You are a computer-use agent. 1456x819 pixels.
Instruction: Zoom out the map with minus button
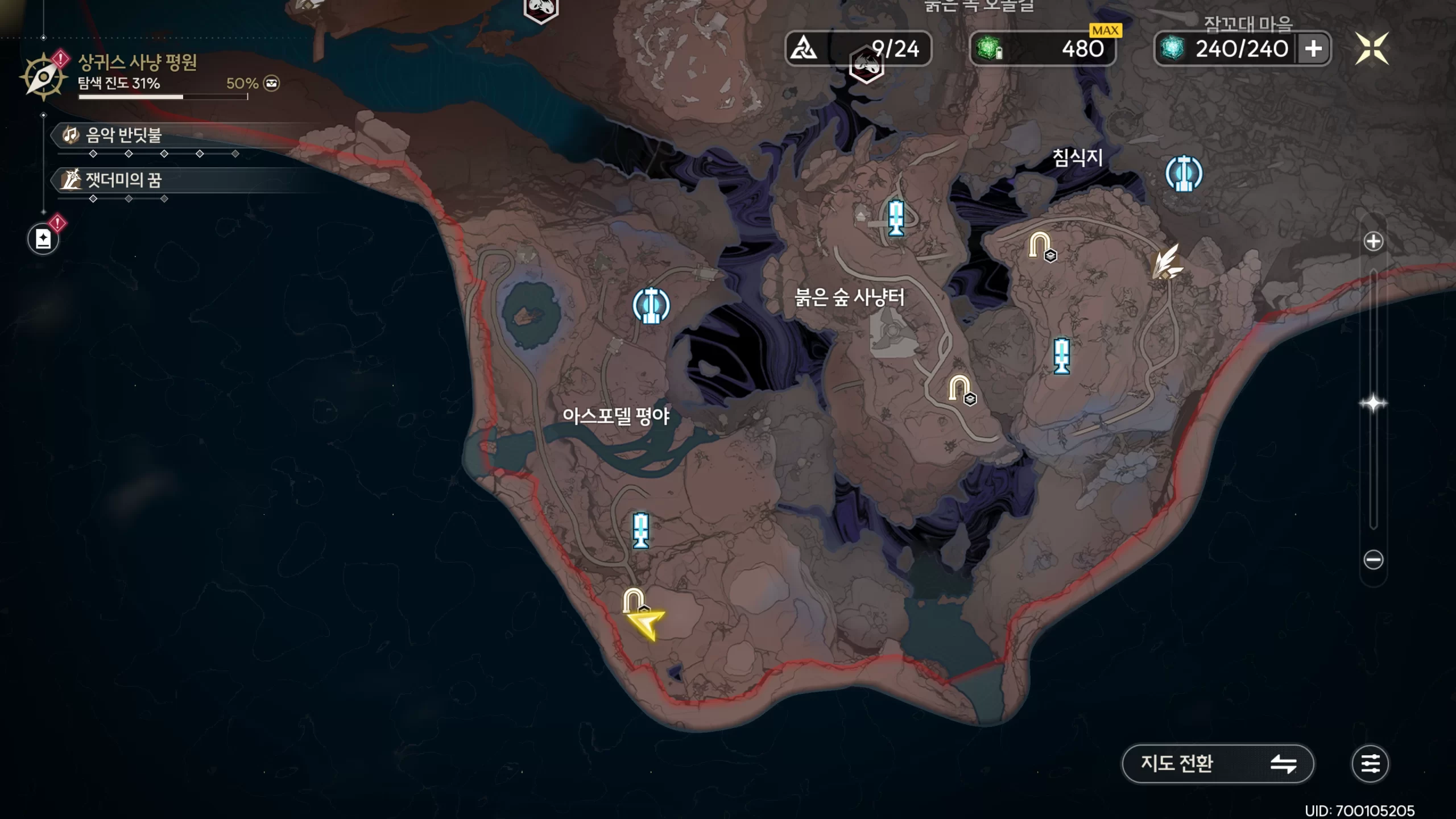(1373, 560)
